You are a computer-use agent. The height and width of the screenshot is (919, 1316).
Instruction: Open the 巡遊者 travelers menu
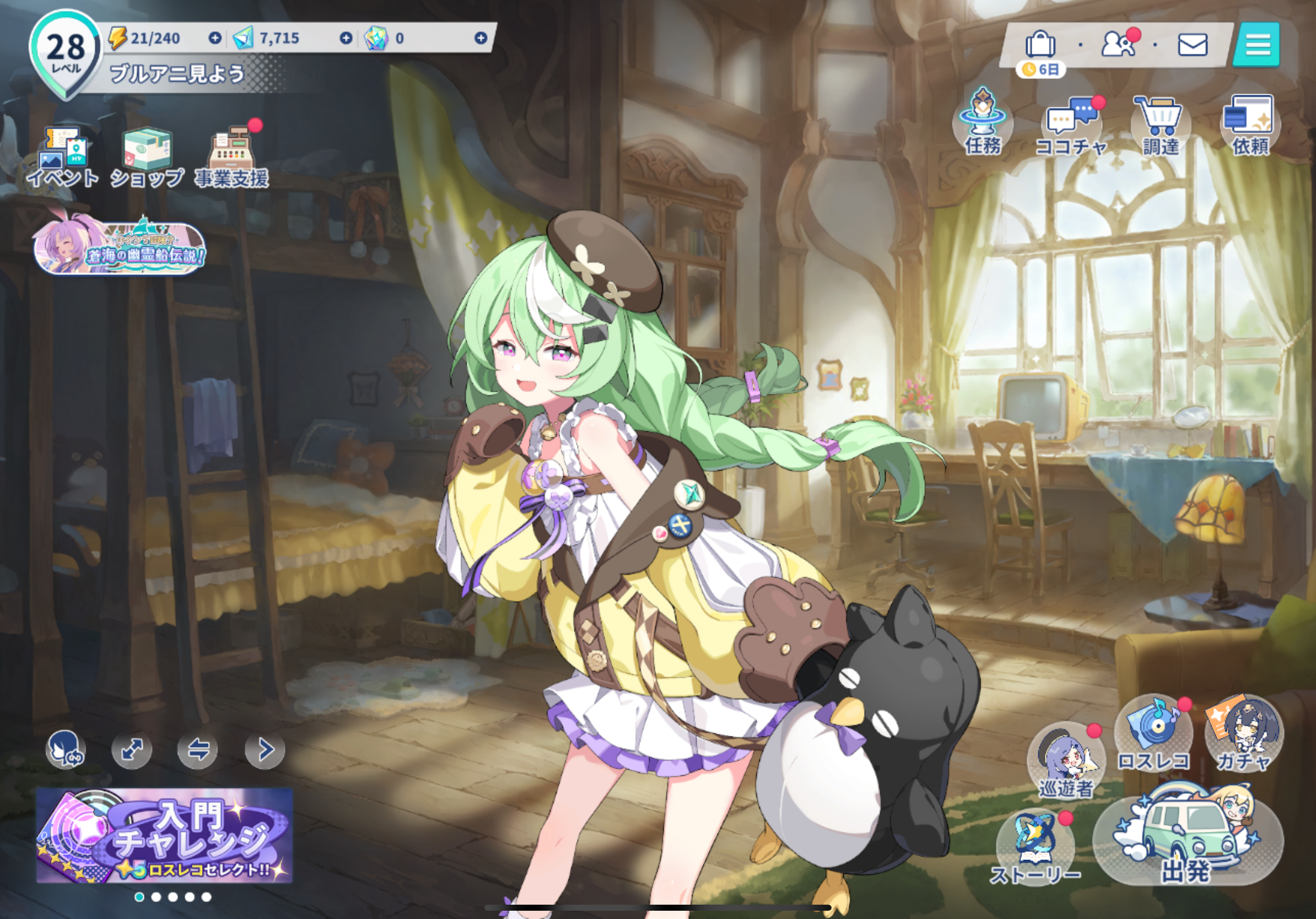(x=1066, y=760)
